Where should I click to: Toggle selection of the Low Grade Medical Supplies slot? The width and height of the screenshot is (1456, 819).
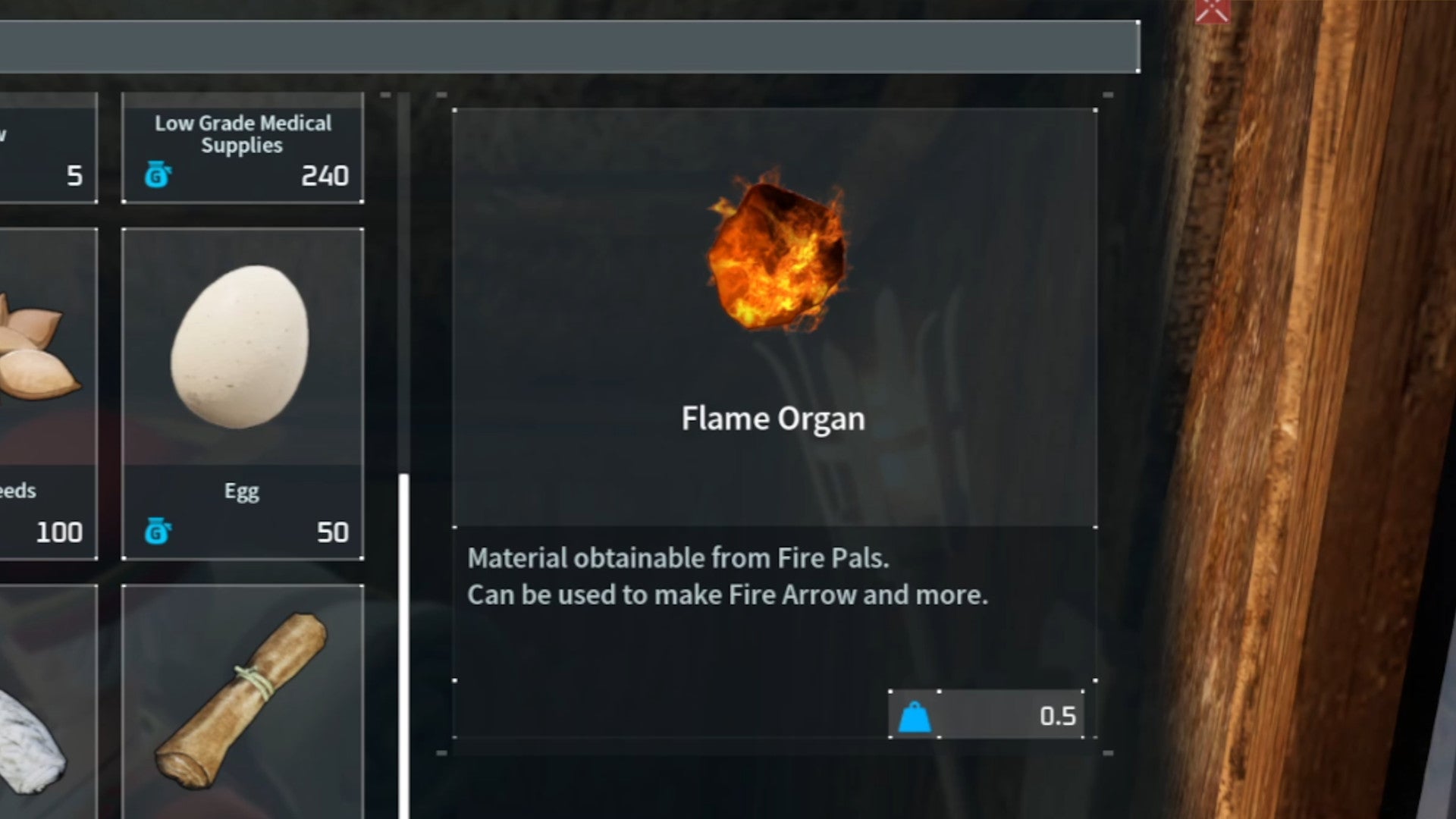(241, 148)
